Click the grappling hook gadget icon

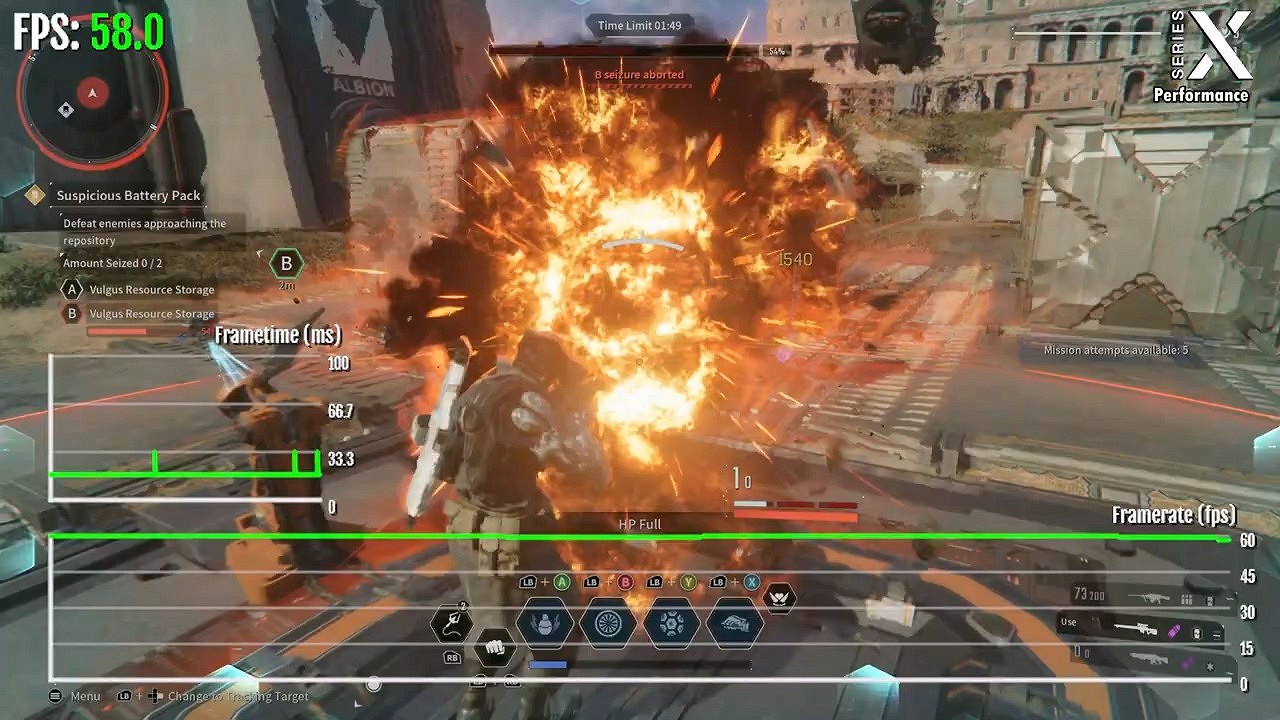[450, 624]
